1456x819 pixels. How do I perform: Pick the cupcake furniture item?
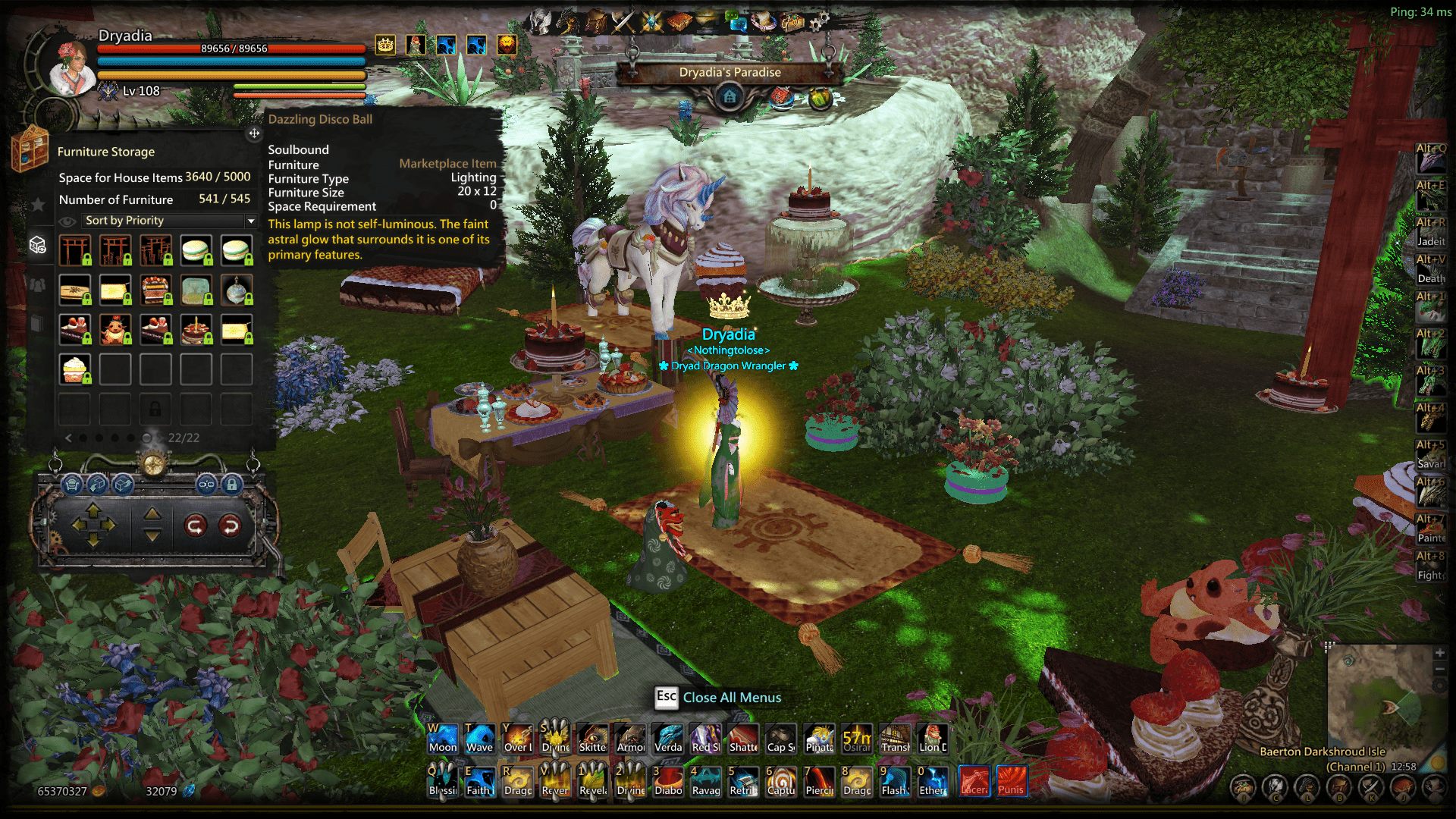[x=75, y=369]
